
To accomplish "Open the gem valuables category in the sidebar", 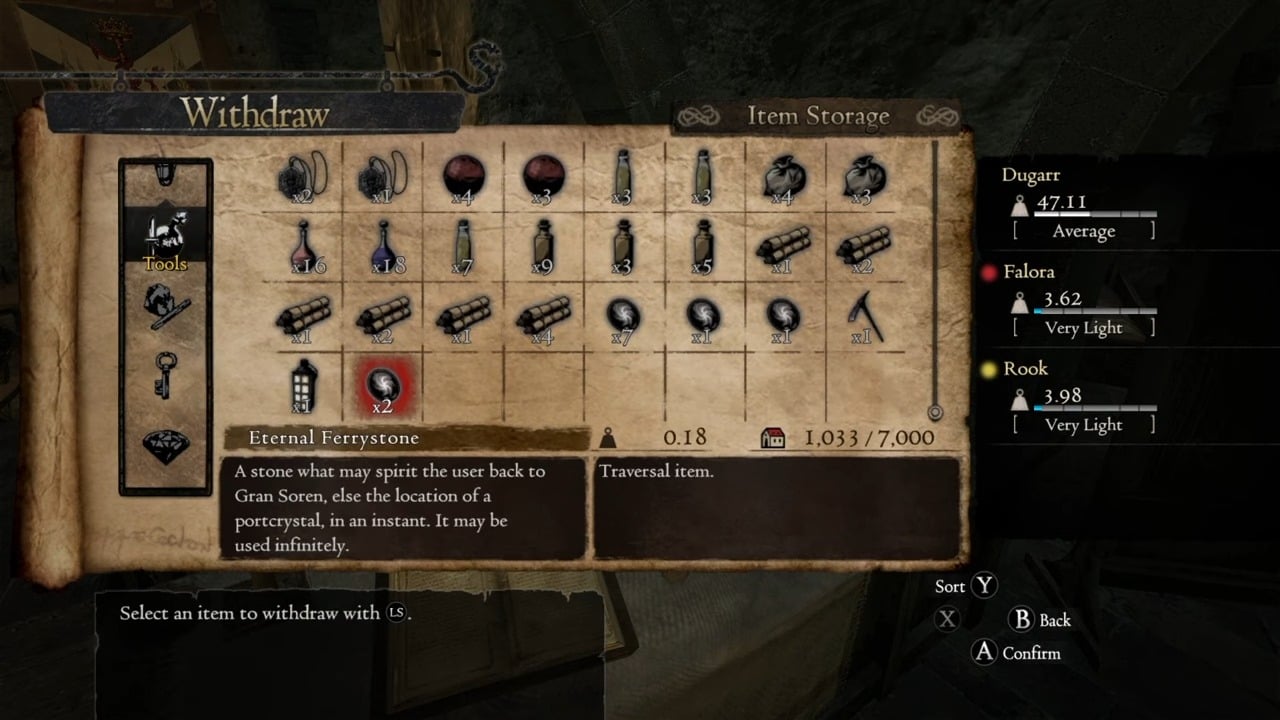I will pyautogui.click(x=165, y=448).
